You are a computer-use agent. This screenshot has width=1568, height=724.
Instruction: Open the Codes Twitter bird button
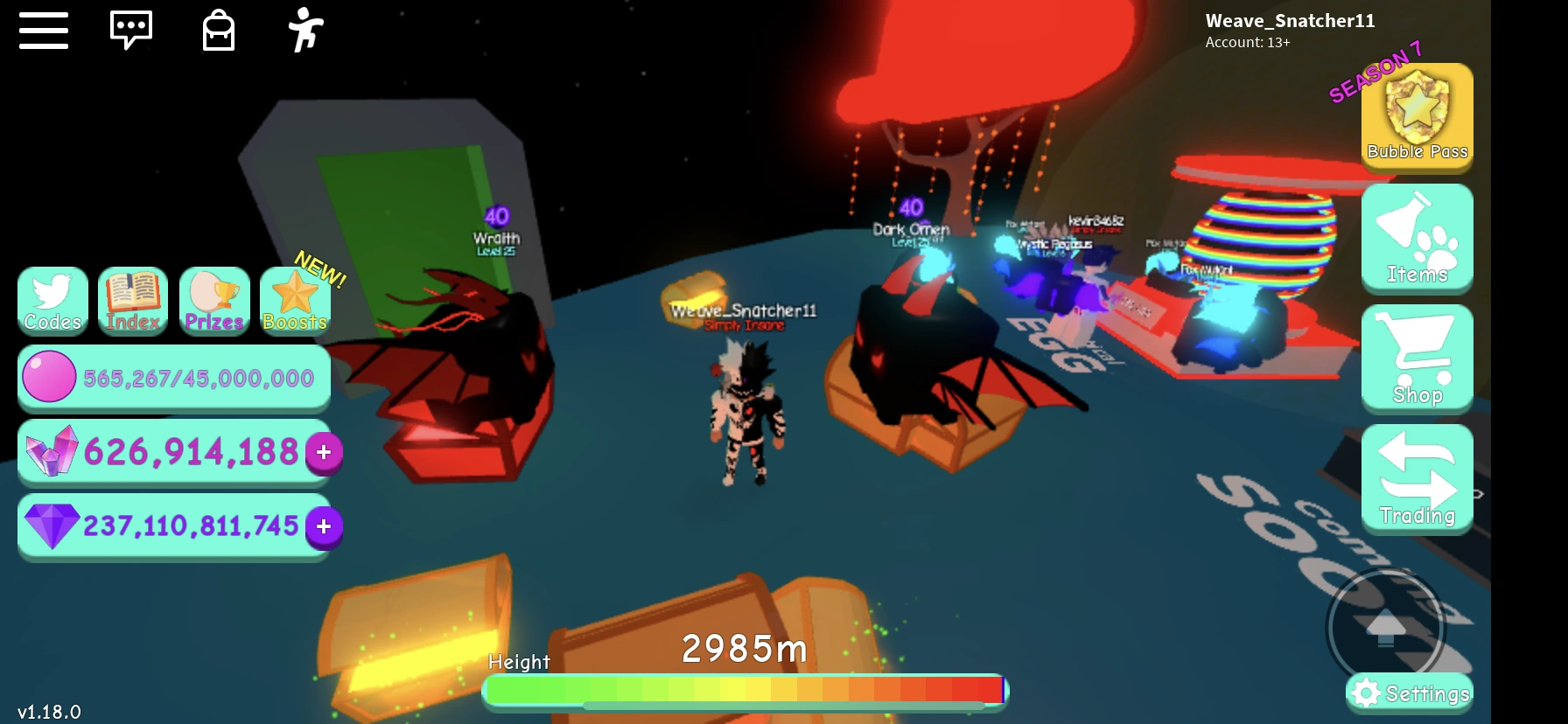click(x=52, y=302)
